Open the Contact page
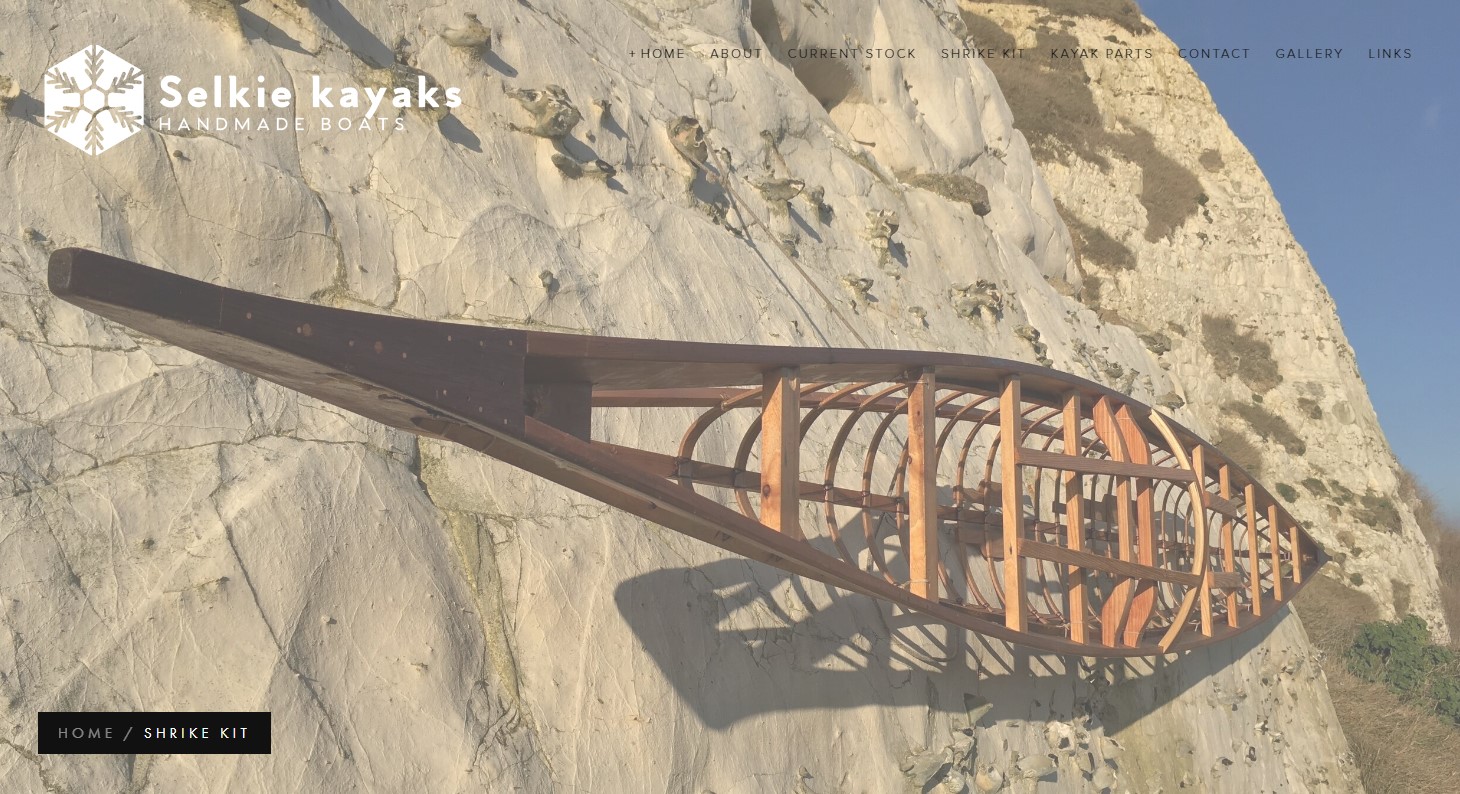1460x794 pixels. (x=1213, y=54)
